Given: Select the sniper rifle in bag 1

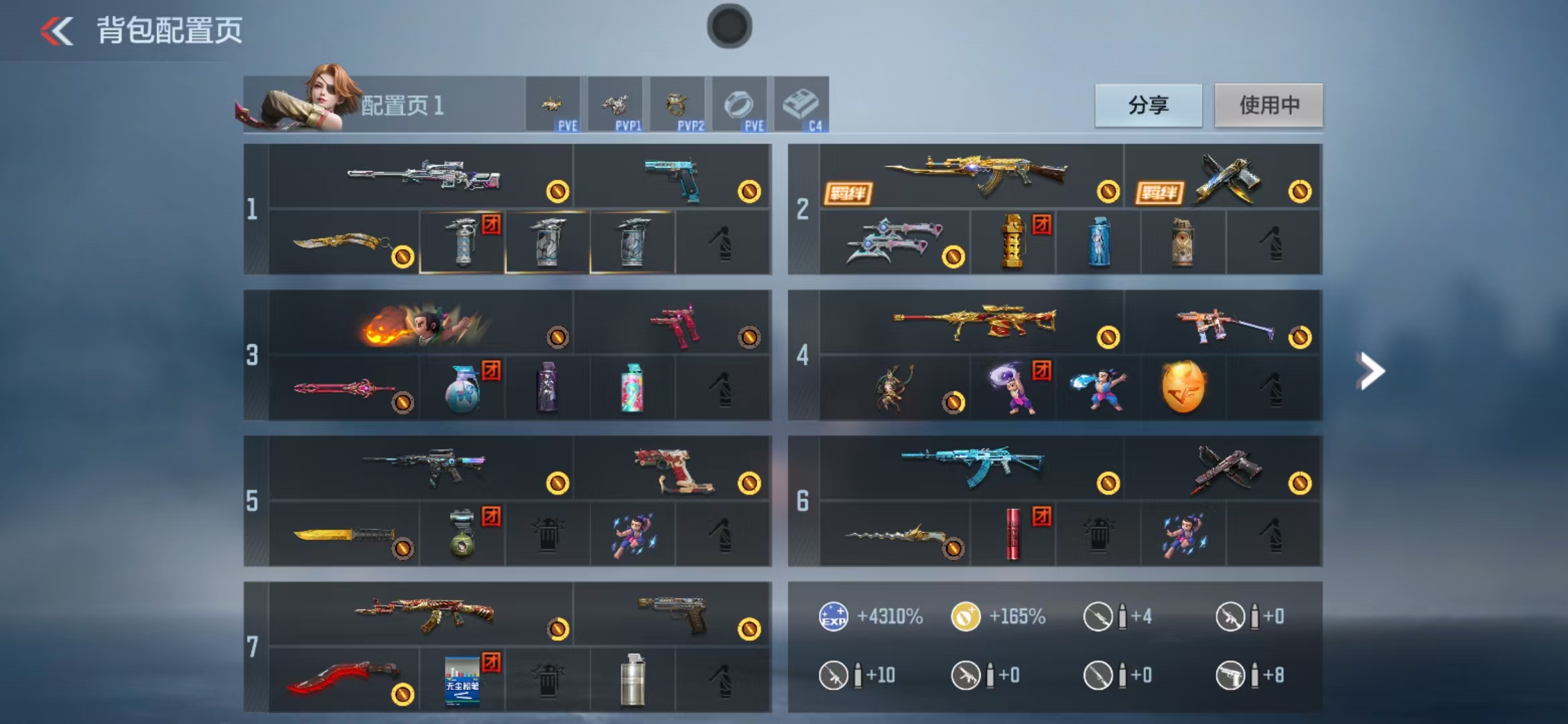Looking at the screenshot, I should point(422,176).
